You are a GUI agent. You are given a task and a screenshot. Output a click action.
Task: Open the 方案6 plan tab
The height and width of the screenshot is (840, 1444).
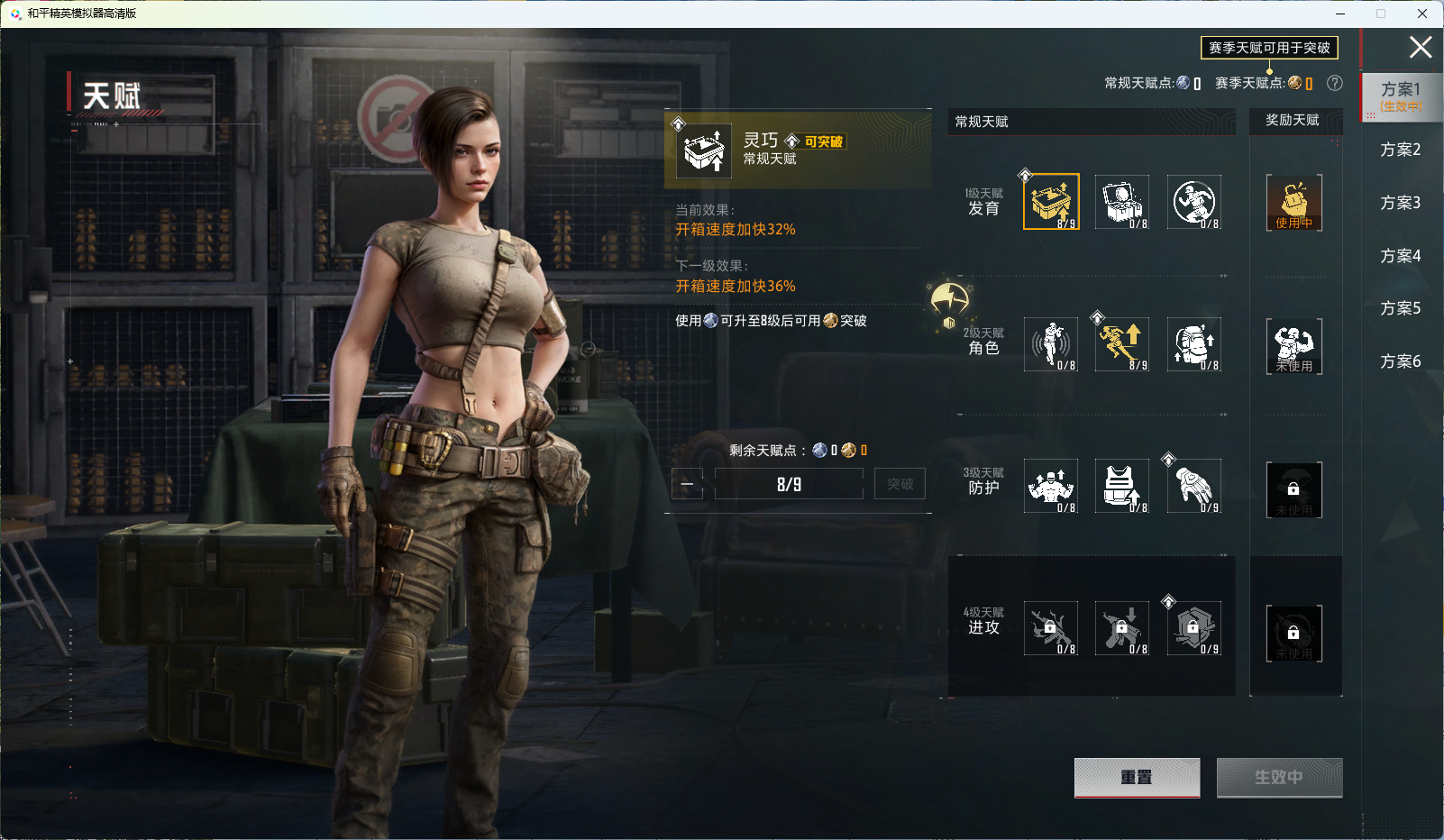1400,361
